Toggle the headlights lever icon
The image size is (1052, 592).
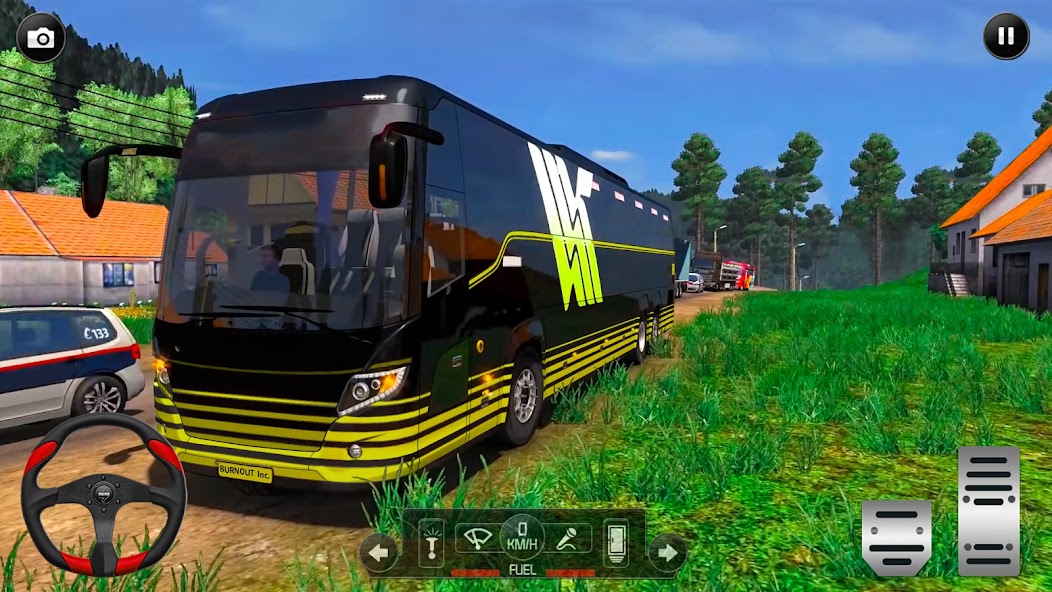point(431,543)
